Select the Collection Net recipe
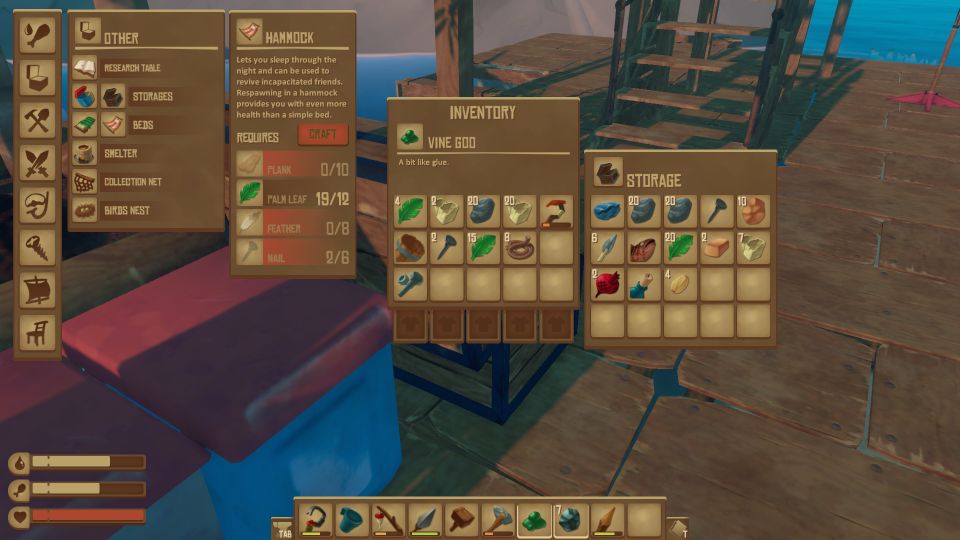Viewport: 960px width, 540px height. (130, 182)
